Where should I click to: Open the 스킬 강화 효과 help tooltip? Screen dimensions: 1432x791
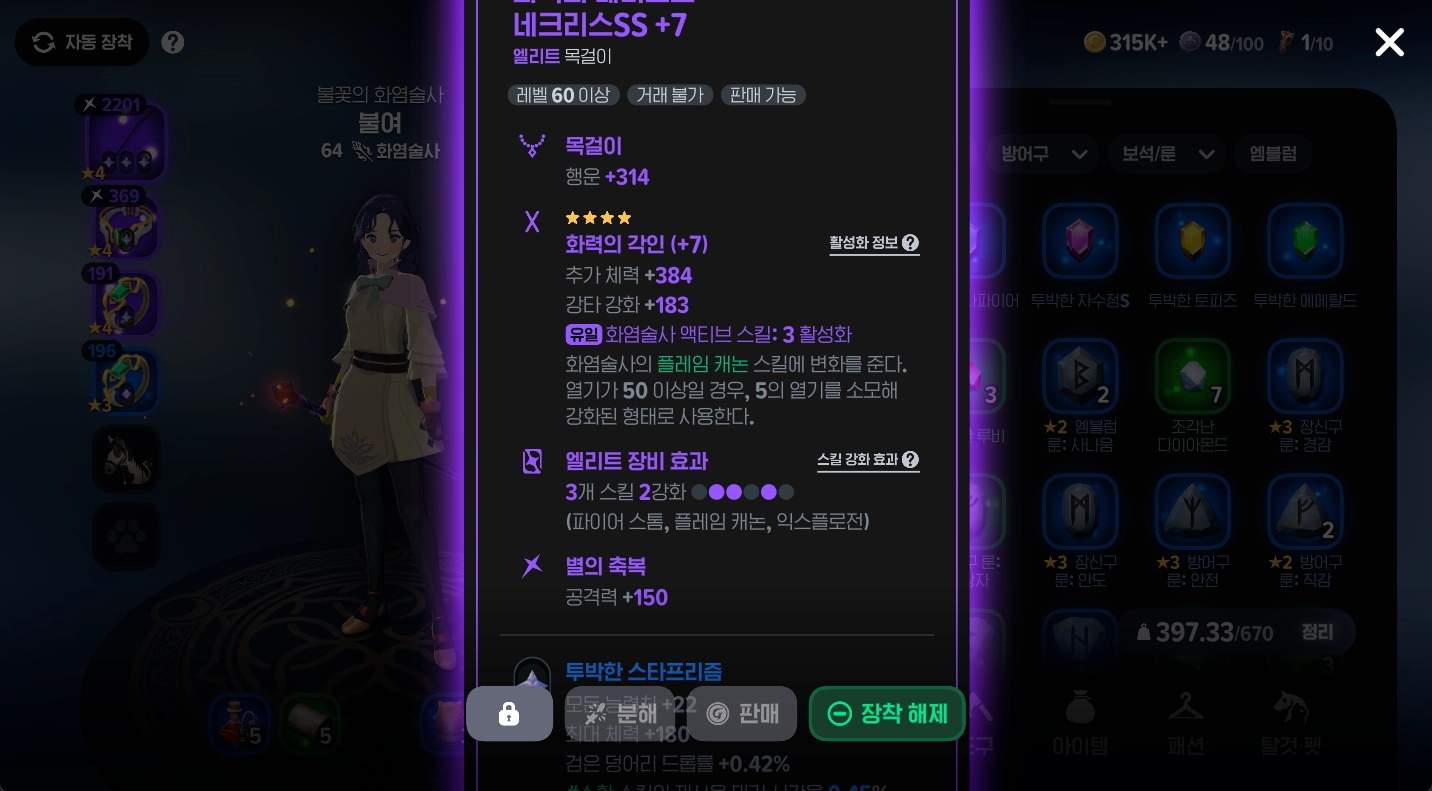pos(868,460)
